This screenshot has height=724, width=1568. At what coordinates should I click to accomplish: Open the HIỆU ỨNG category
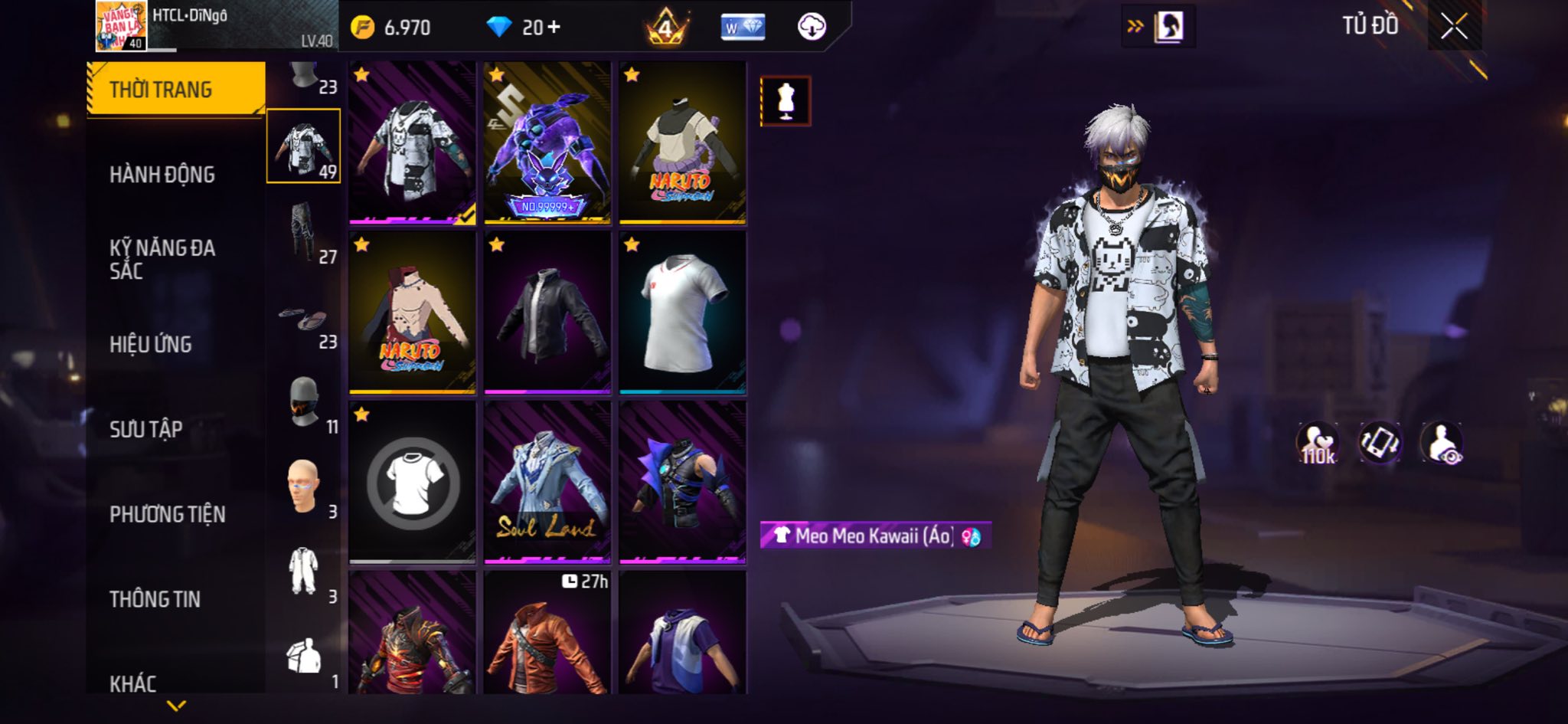[x=151, y=345]
